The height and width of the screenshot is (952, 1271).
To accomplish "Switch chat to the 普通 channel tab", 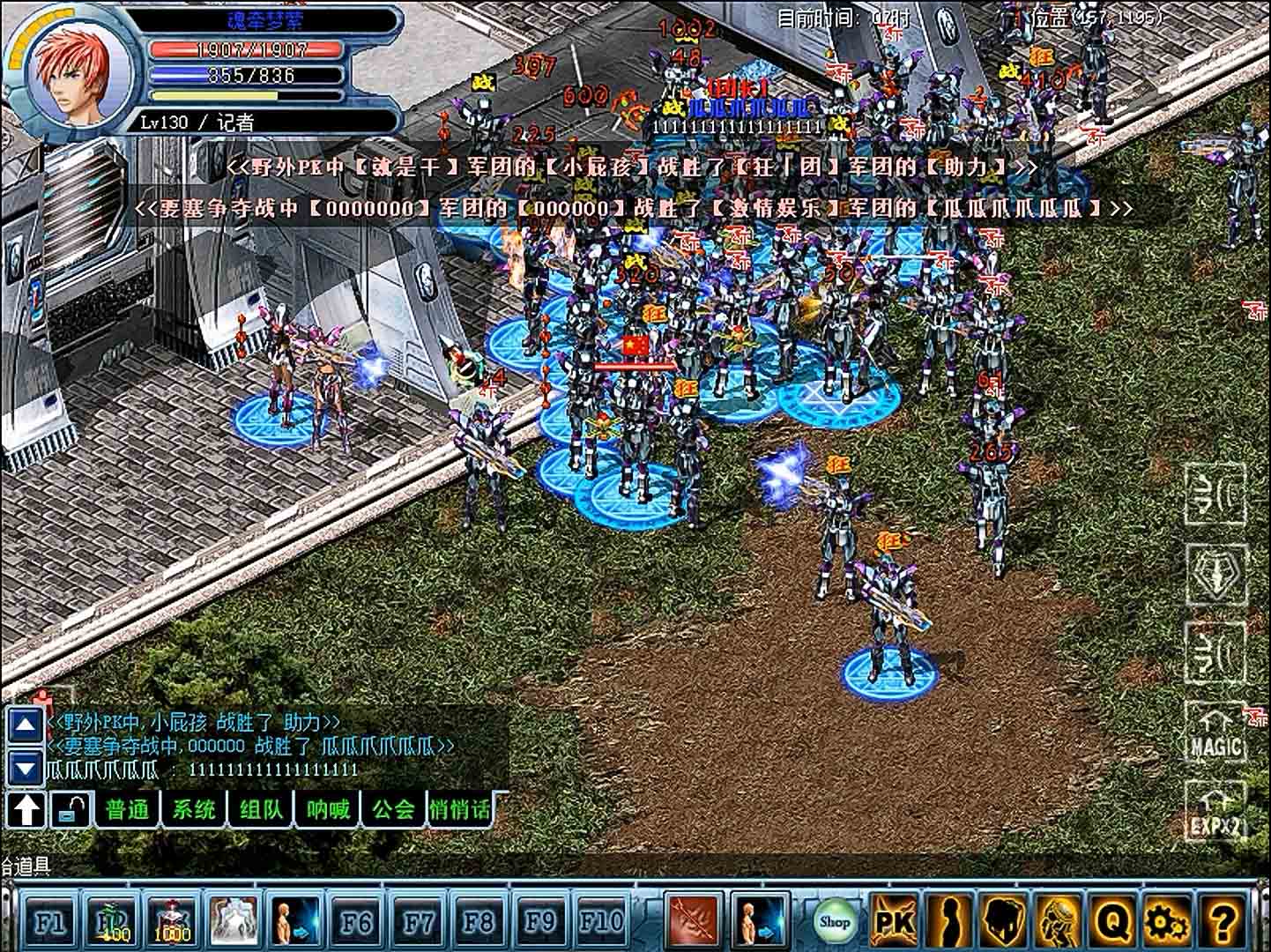I will pos(128,809).
